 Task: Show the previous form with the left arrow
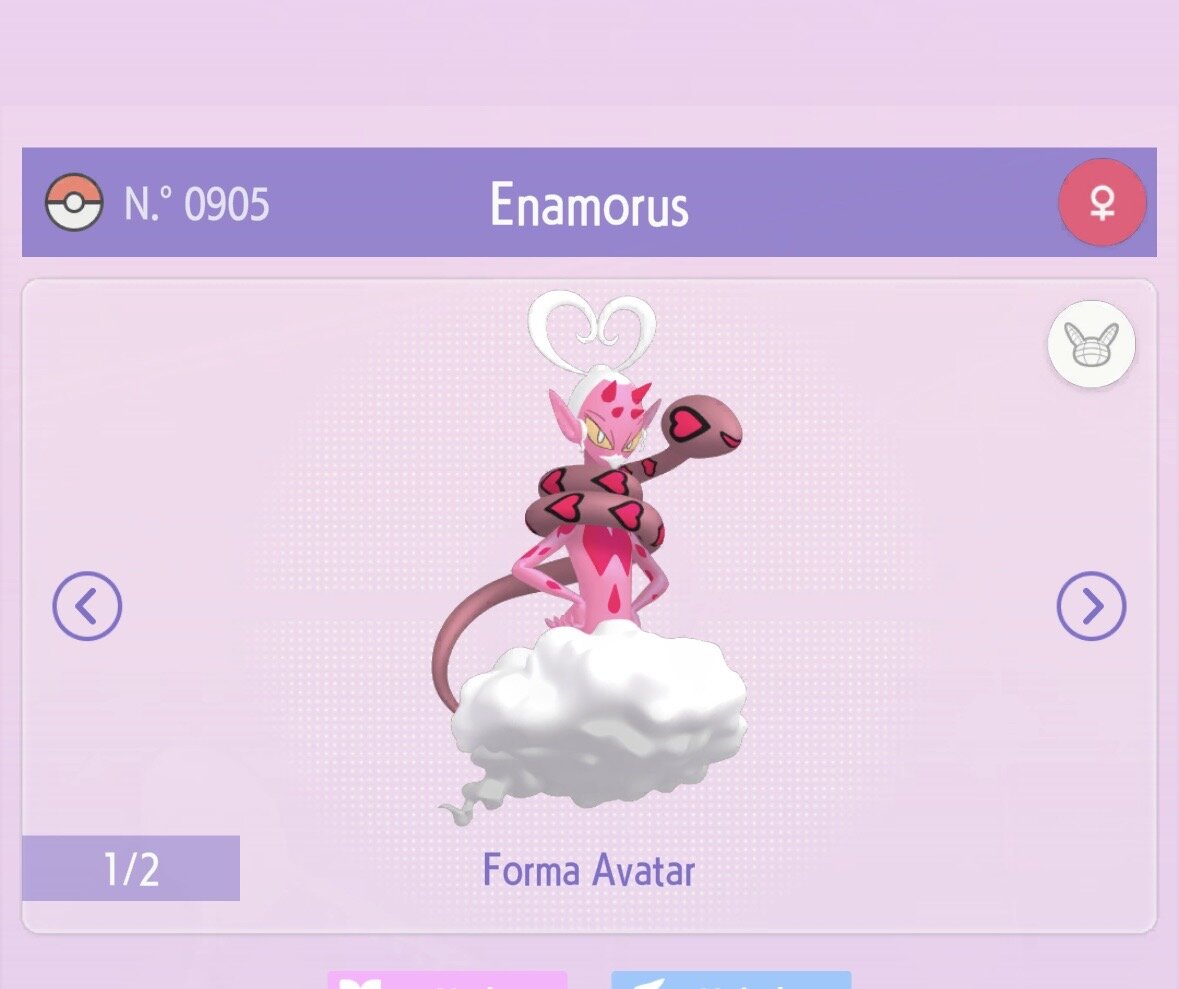click(x=87, y=606)
